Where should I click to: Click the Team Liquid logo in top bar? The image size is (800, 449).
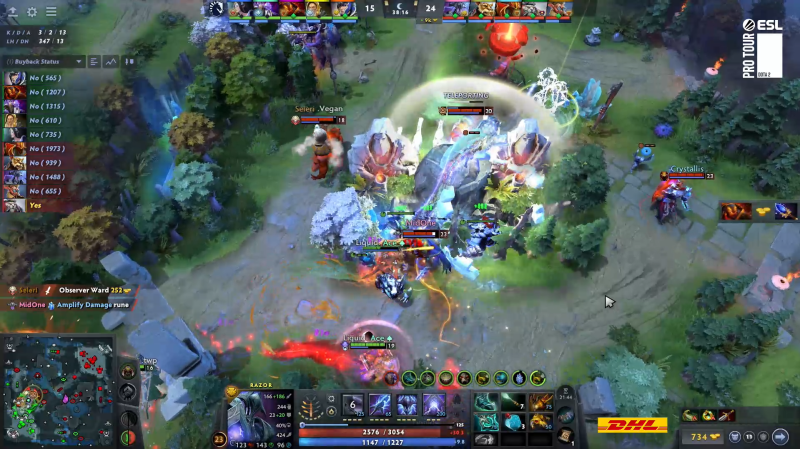point(216,9)
